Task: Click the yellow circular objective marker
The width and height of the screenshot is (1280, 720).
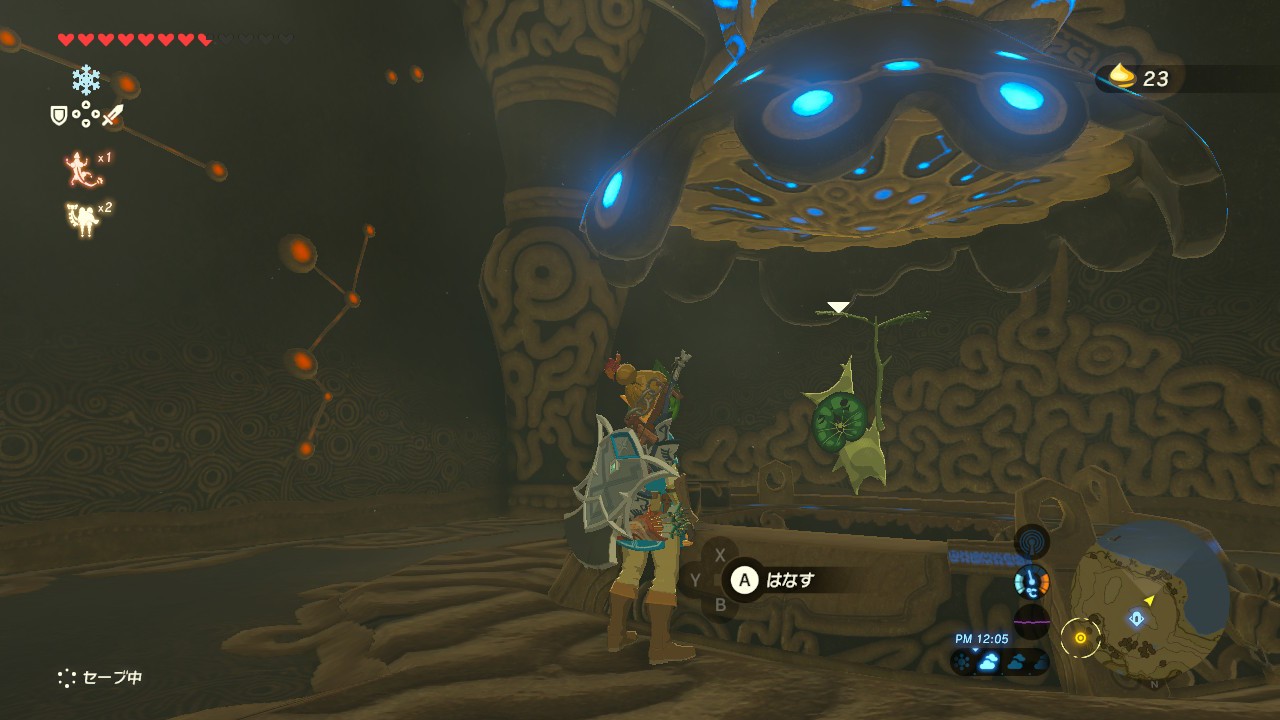Action: pyautogui.click(x=1080, y=637)
